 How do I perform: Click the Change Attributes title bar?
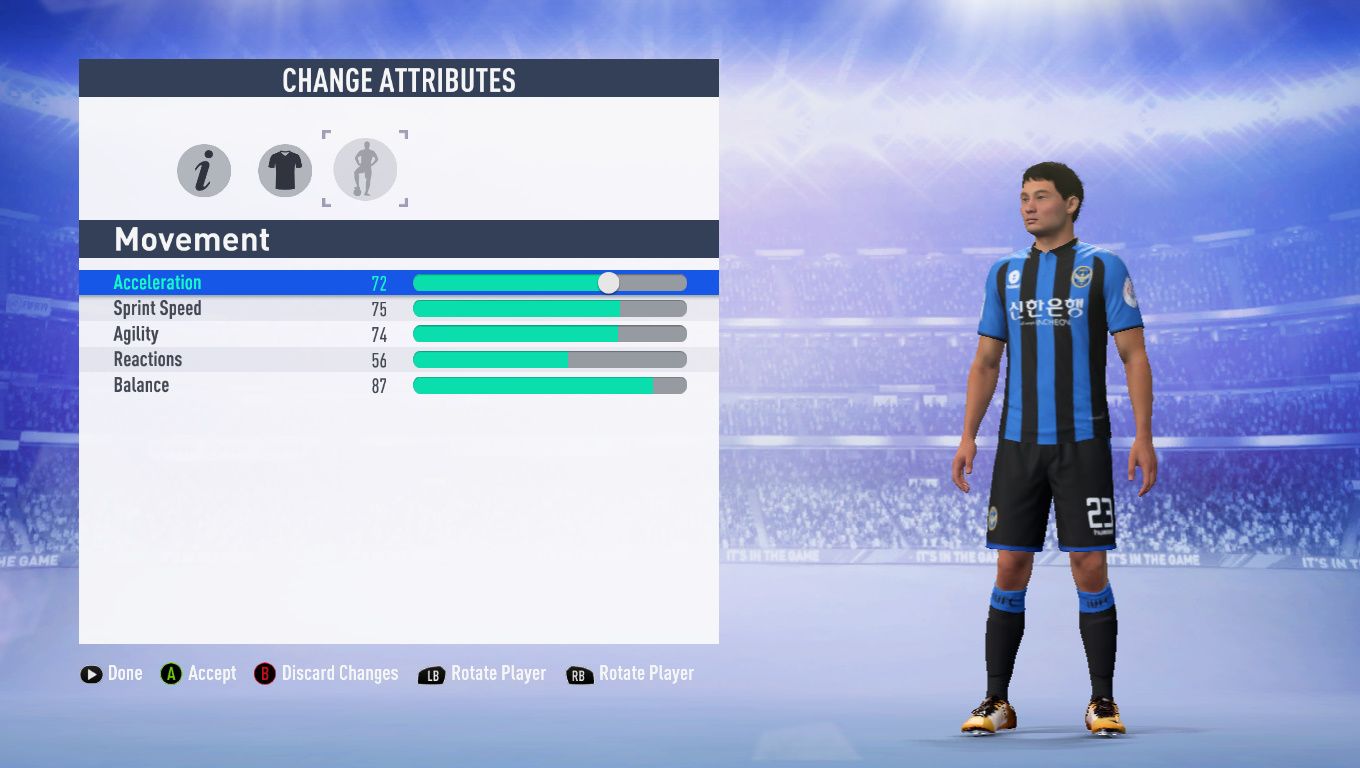coord(398,78)
